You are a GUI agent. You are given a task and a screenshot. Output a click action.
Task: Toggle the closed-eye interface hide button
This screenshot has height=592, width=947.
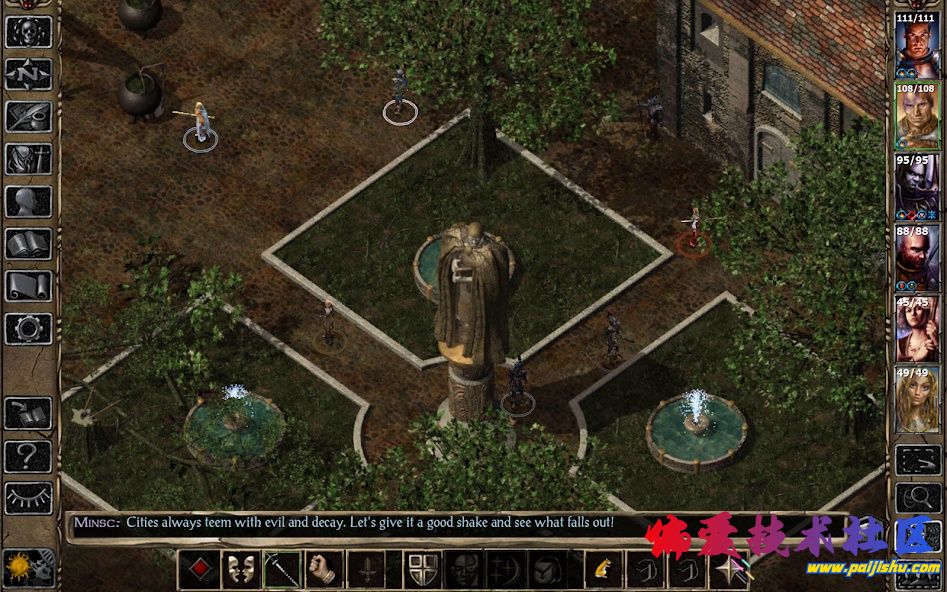click(28, 498)
